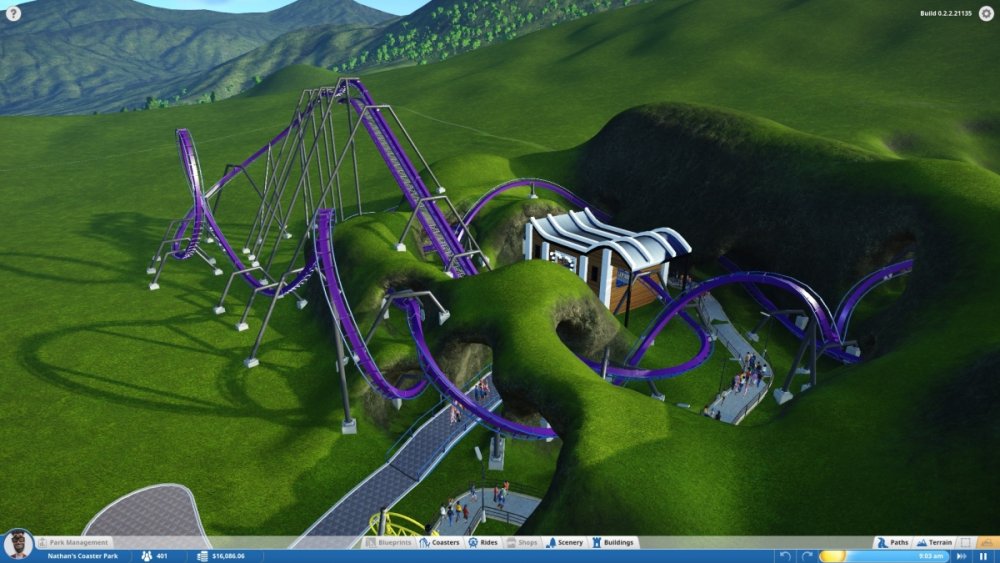The width and height of the screenshot is (1000, 563).
Task: Open the Park Management panel
Action: [73, 543]
